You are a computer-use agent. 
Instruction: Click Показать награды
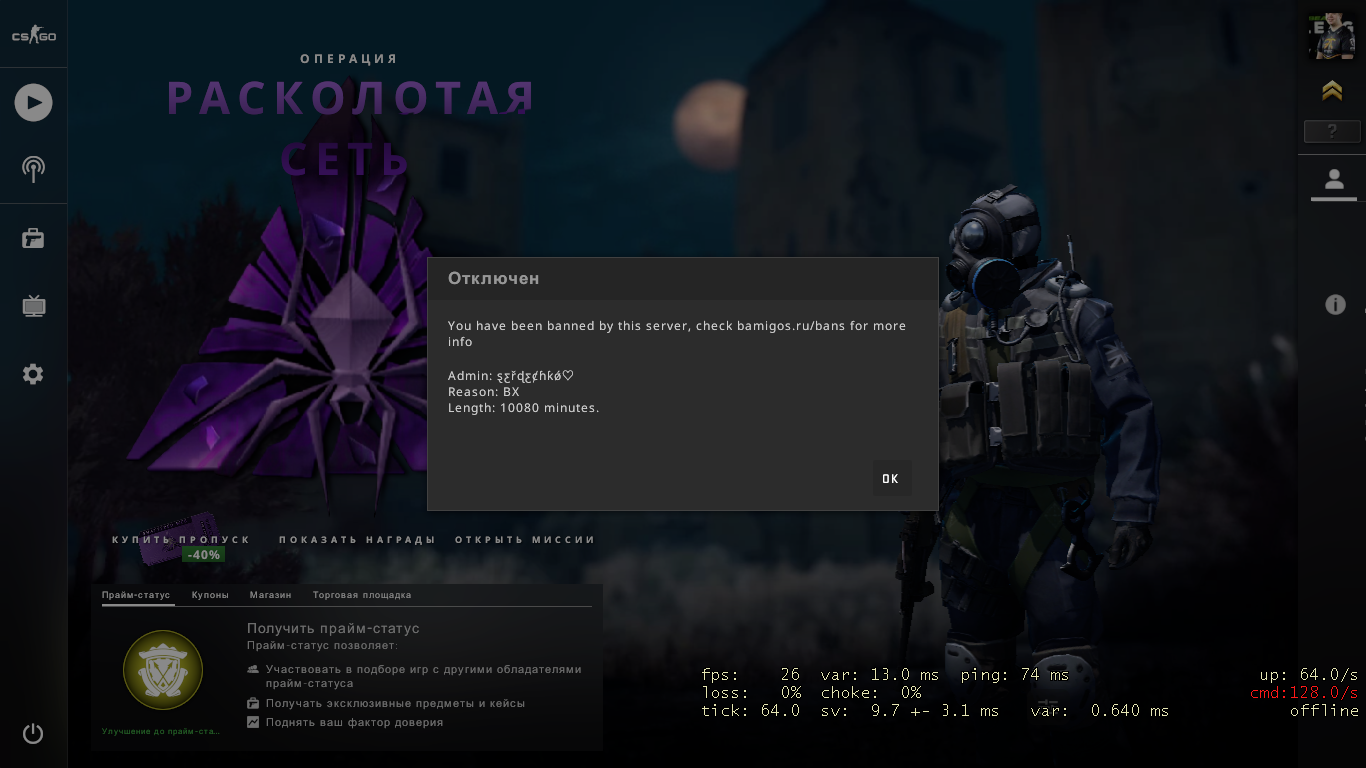[357, 540]
